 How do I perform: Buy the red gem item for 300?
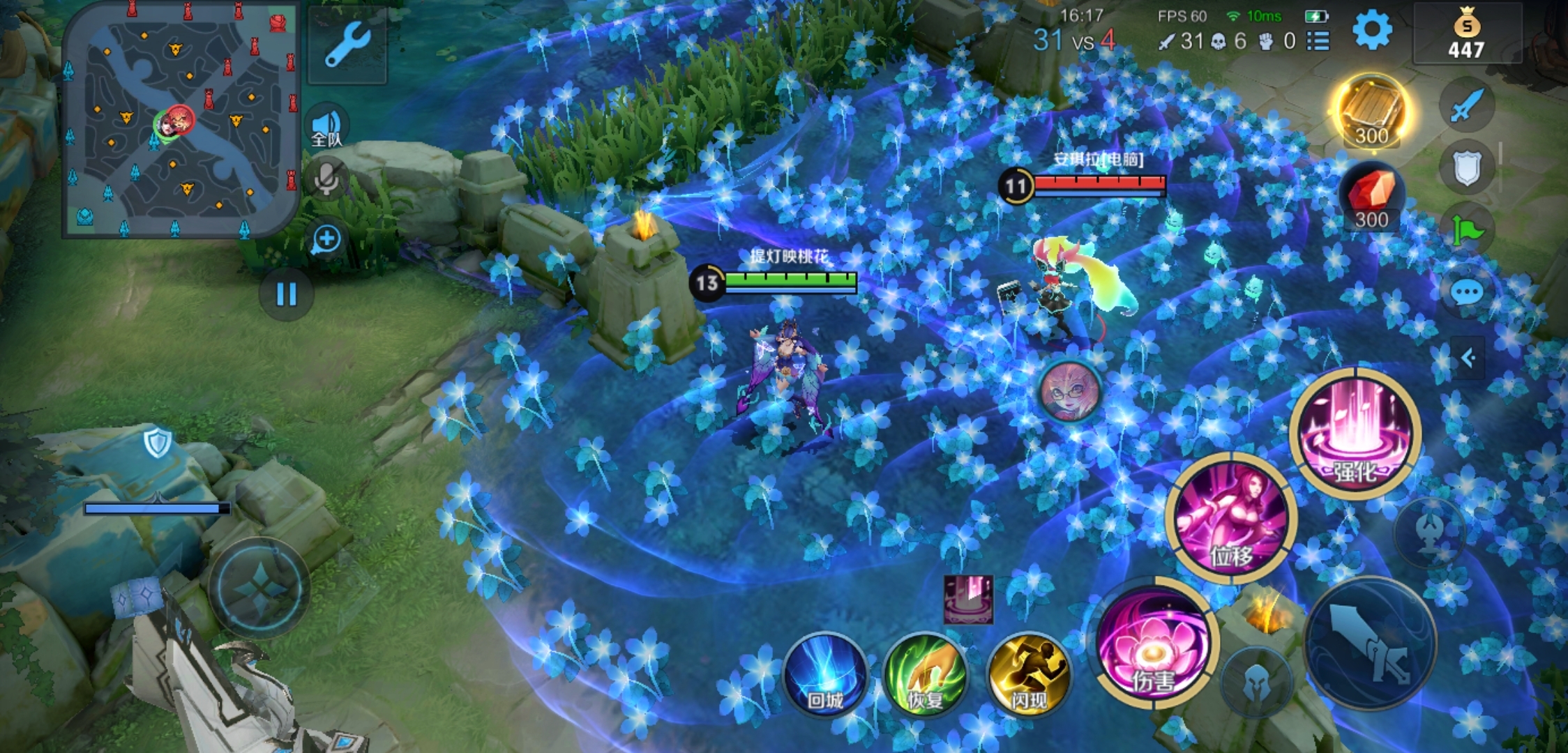pos(1371,197)
